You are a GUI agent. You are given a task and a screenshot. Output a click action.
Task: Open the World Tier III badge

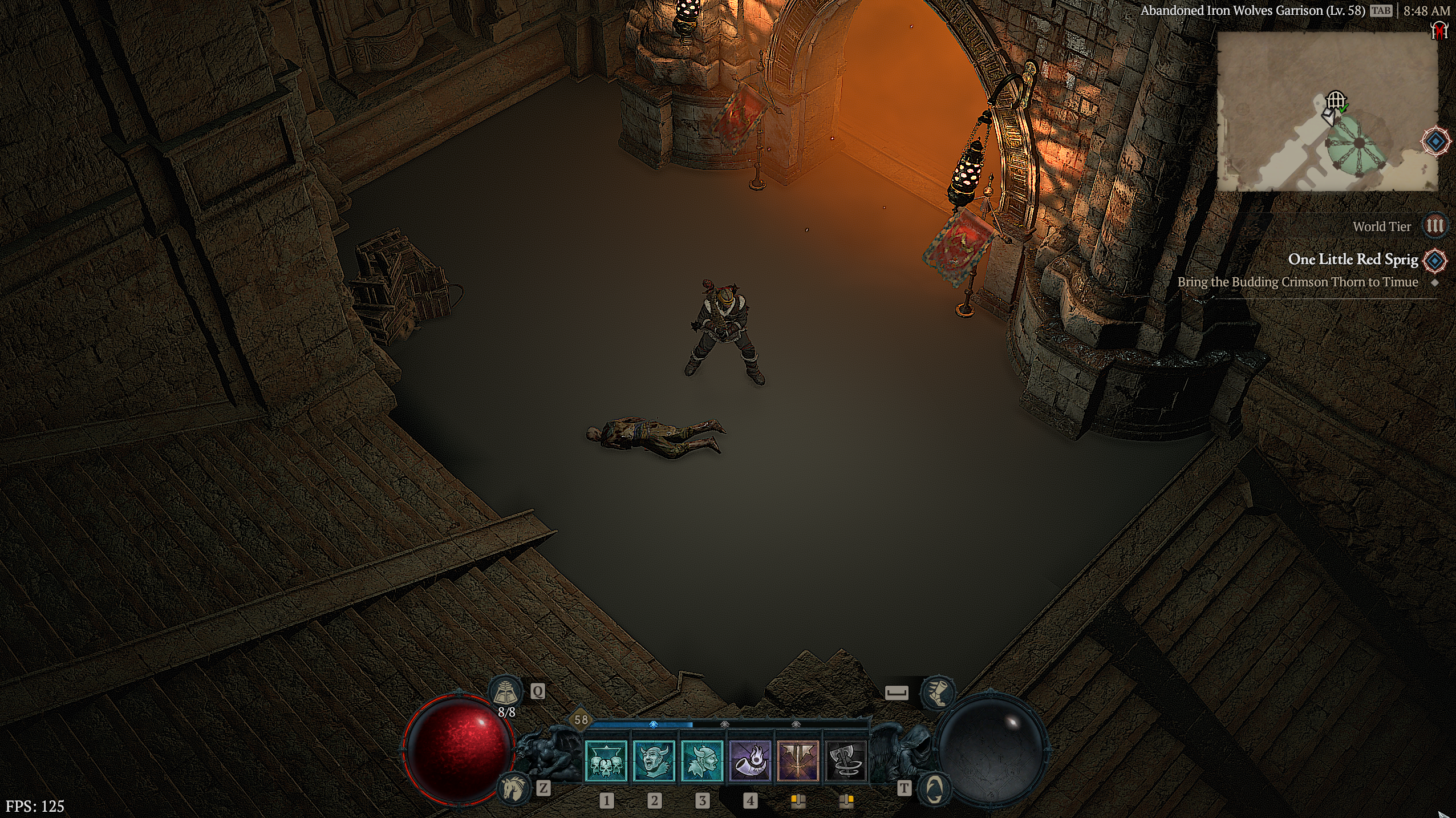[1434, 226]
